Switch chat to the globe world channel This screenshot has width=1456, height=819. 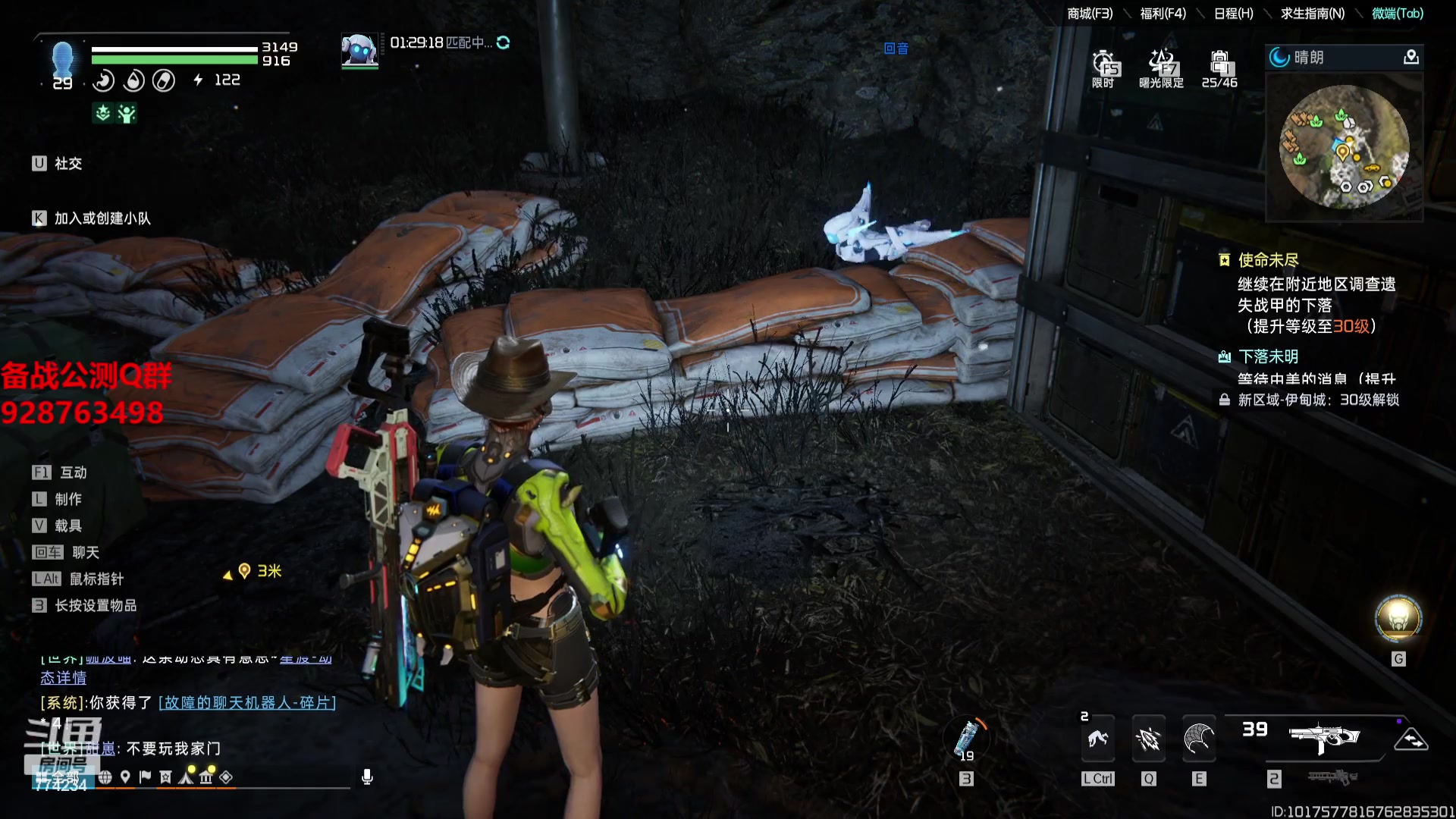point(105,777)
